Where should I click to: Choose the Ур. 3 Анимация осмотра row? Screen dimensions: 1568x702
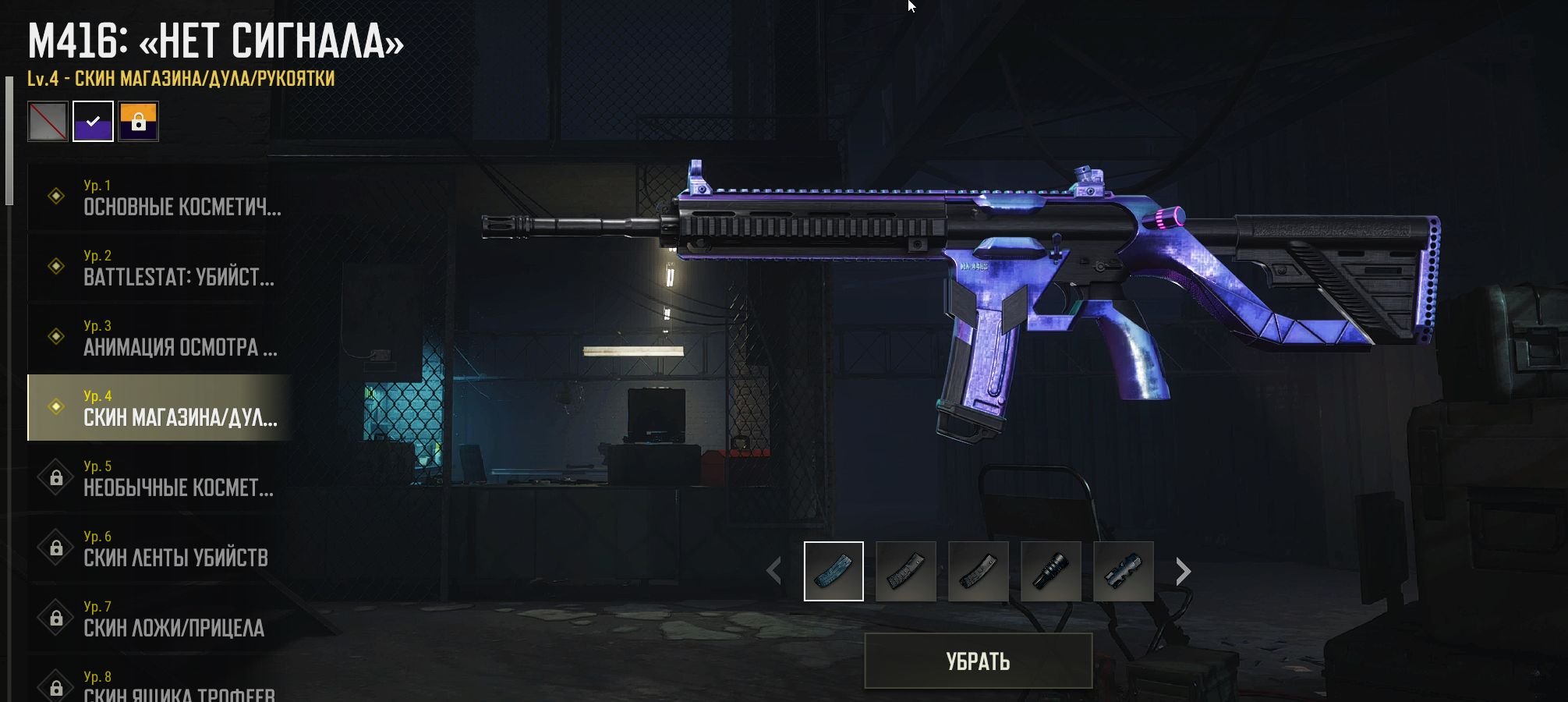[x=160, y=337]
